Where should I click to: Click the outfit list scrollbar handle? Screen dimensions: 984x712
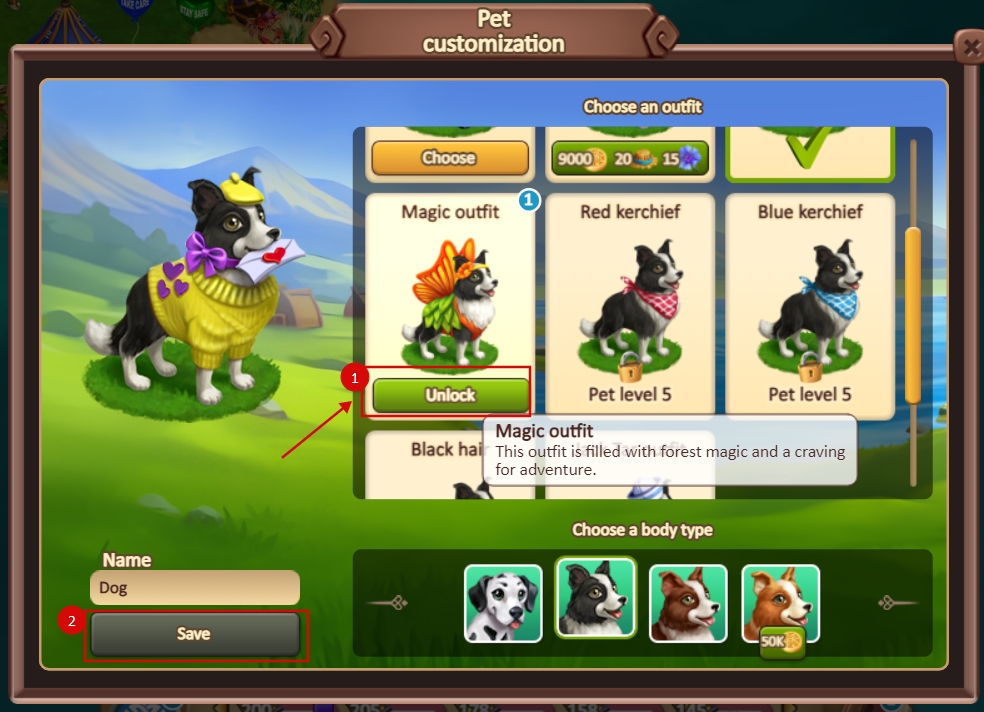click(912, 315)
